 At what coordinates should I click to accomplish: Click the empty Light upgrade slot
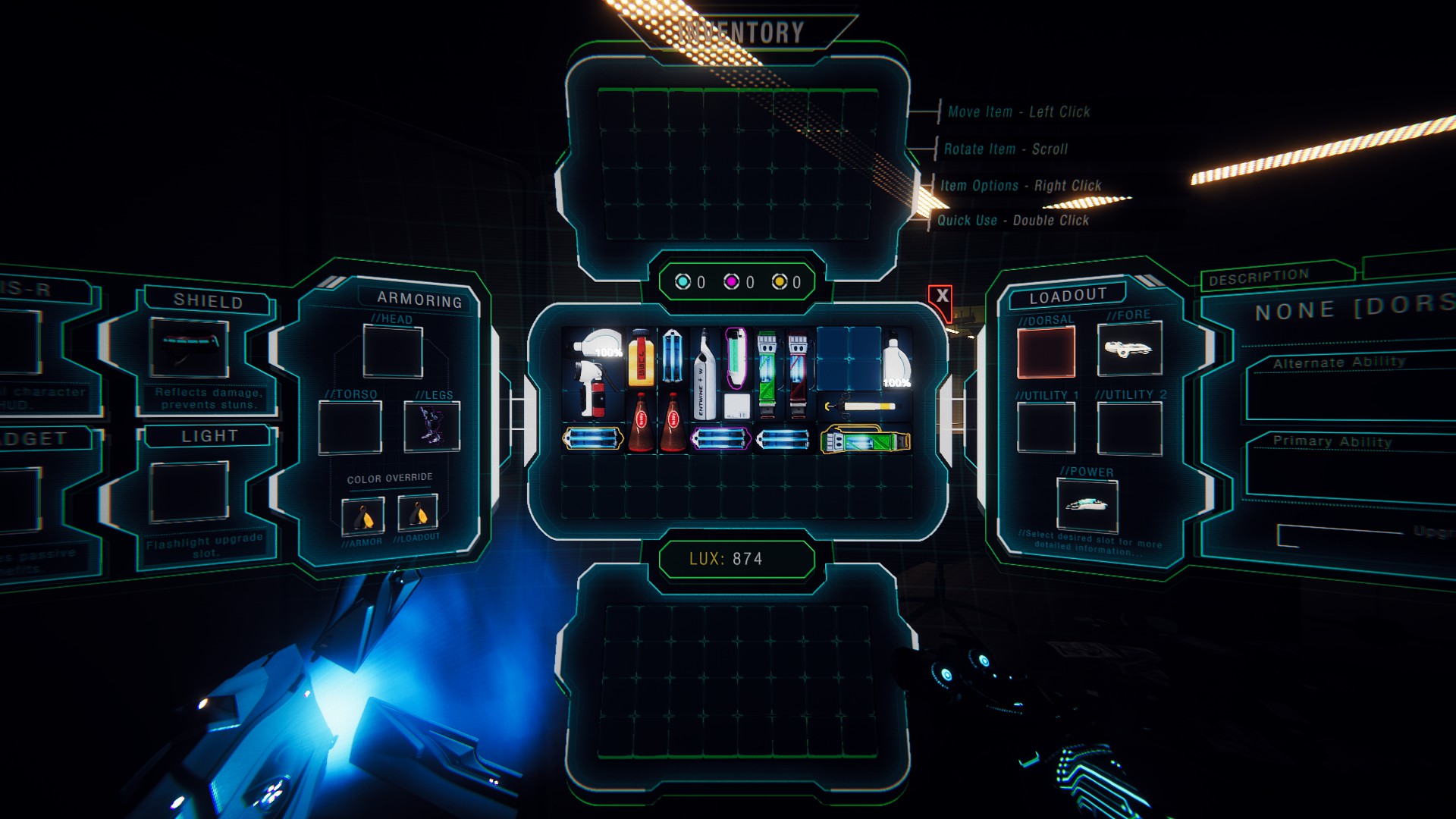coord(190,492)
